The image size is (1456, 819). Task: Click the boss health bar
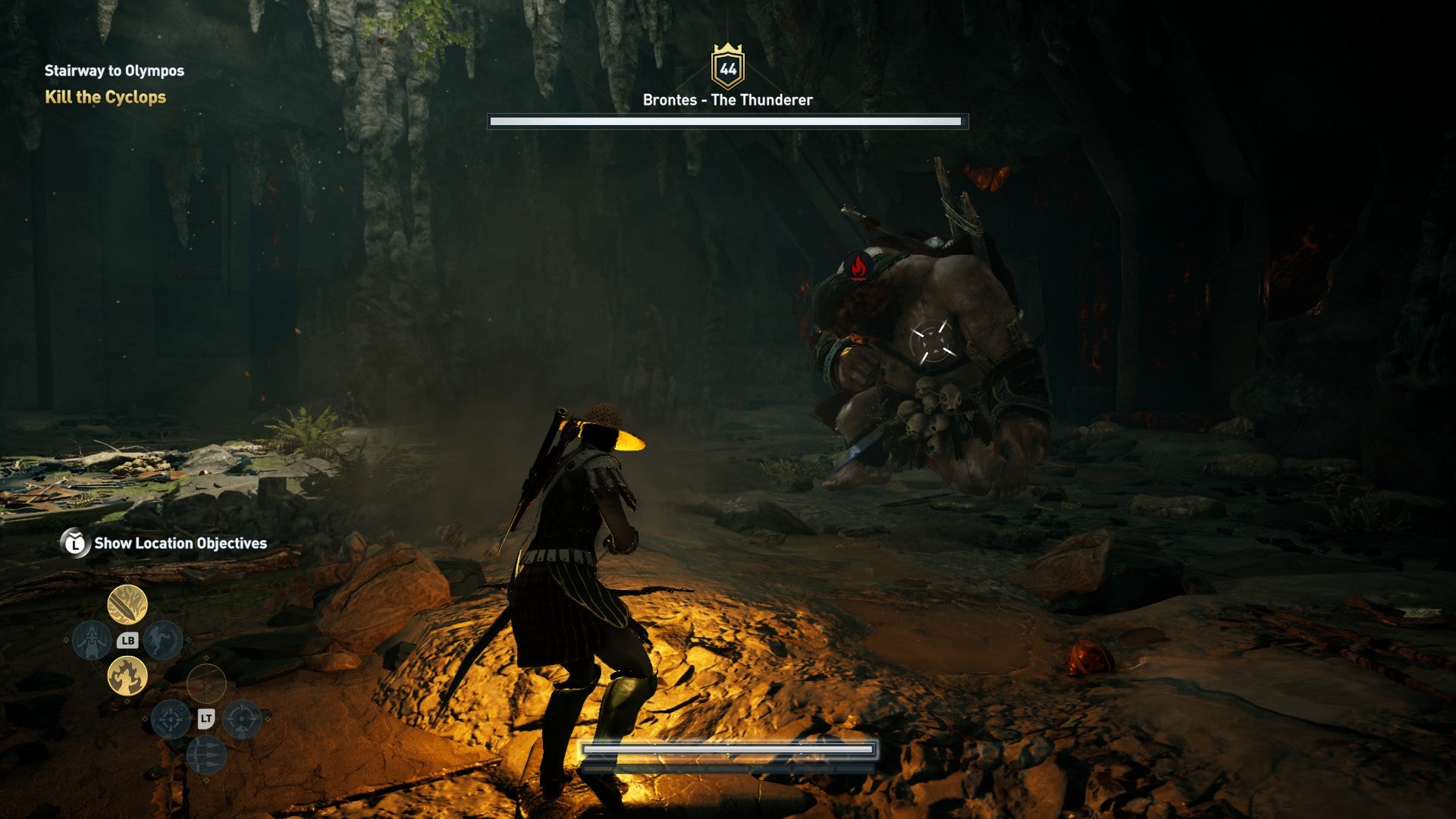pyautogui.click(x=726, y=121)
